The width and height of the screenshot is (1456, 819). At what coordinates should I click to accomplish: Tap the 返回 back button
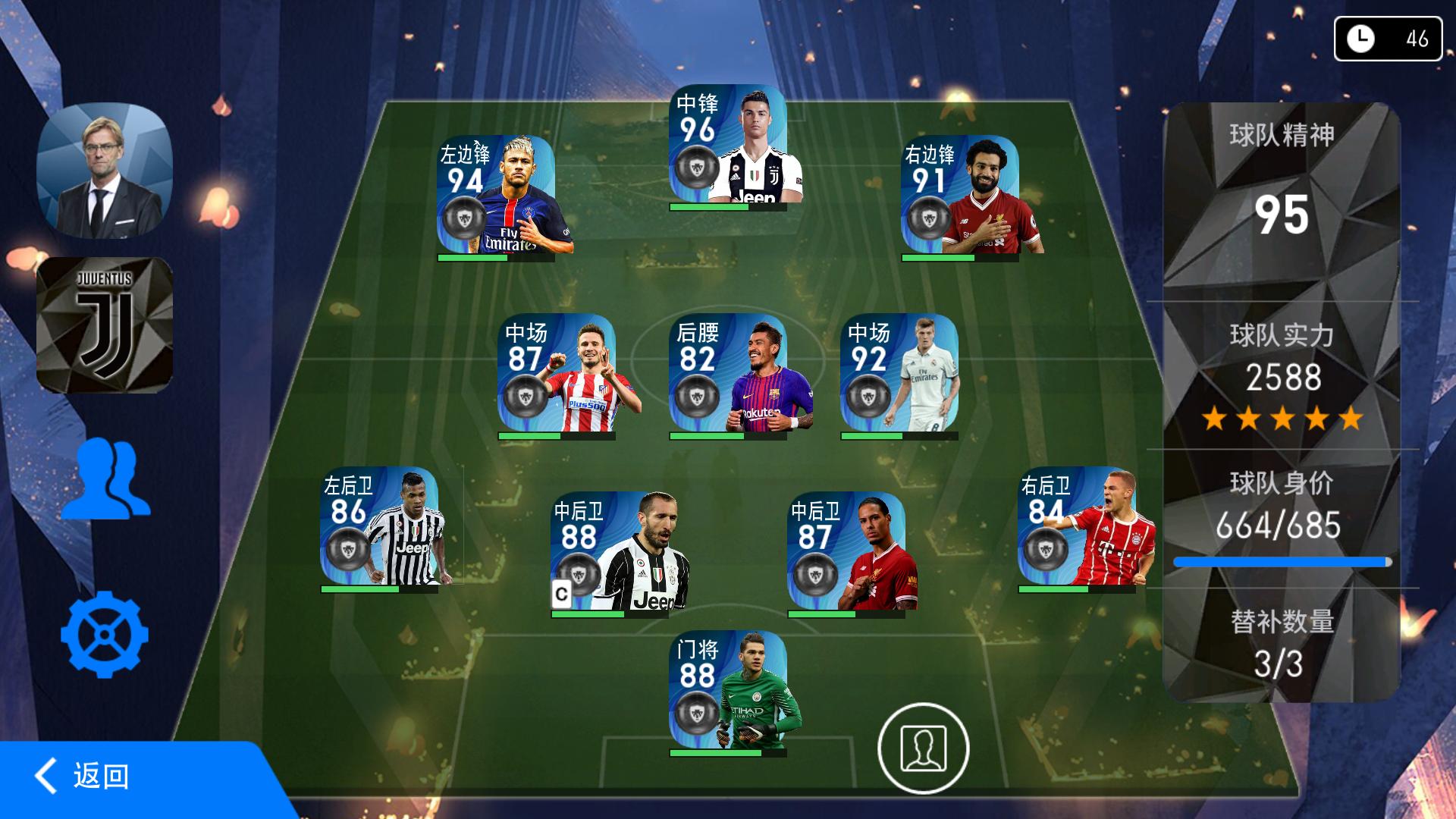[83, 777]
